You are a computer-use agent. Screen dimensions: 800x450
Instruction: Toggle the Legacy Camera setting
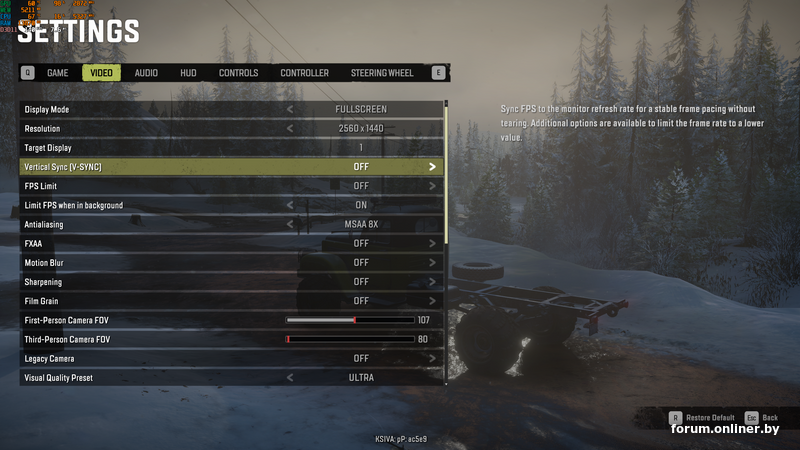(x=361, y=358)
